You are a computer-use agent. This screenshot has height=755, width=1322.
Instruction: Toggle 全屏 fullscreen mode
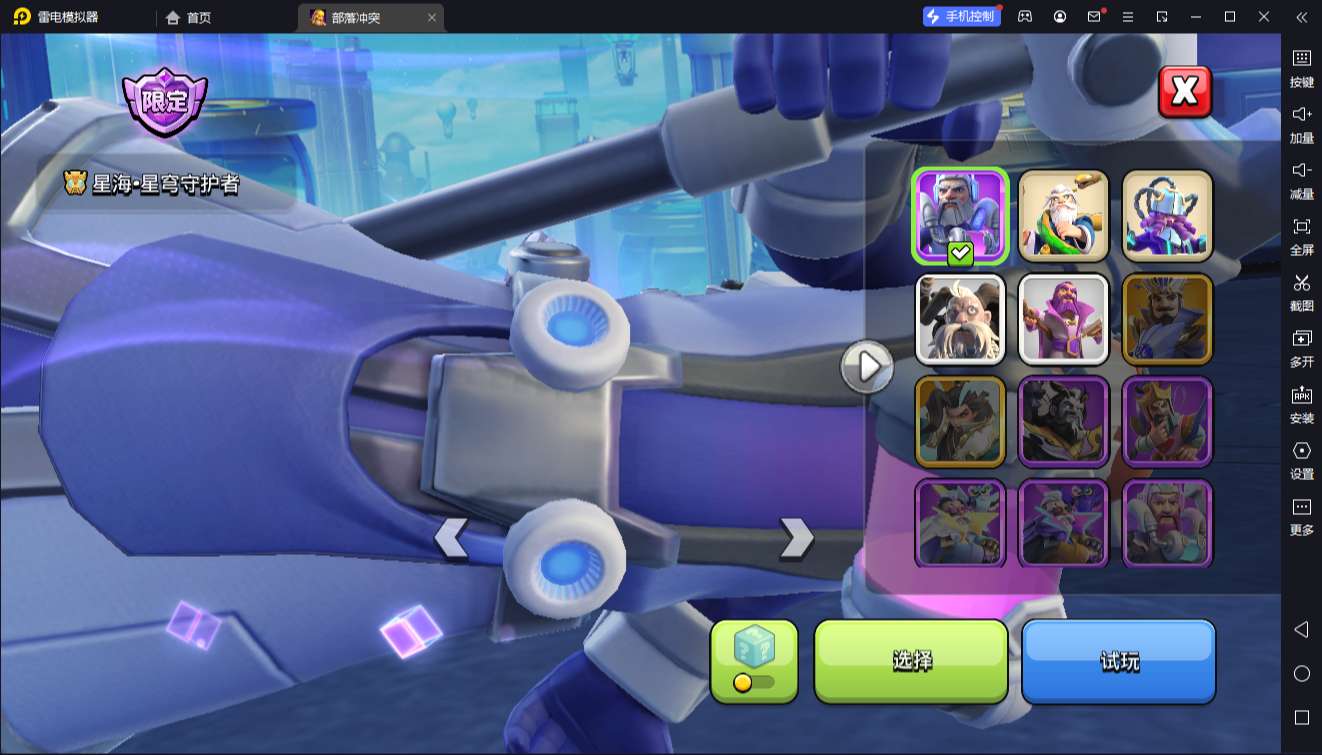1301,236
